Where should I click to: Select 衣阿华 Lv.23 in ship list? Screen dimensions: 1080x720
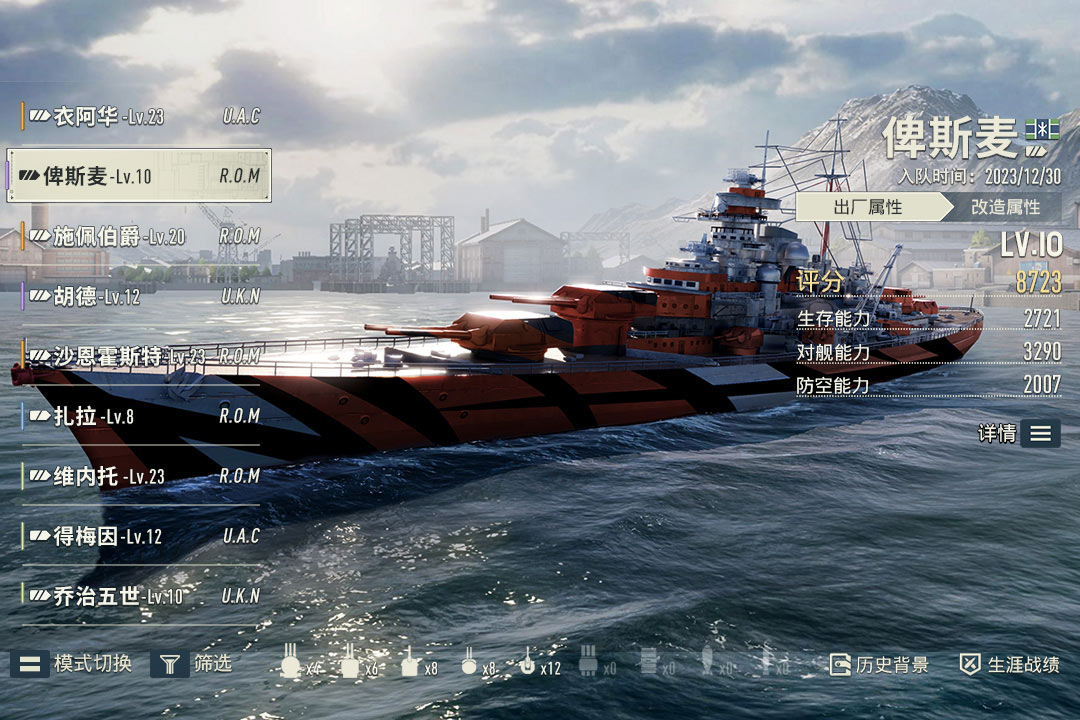[x=140, y=116]
